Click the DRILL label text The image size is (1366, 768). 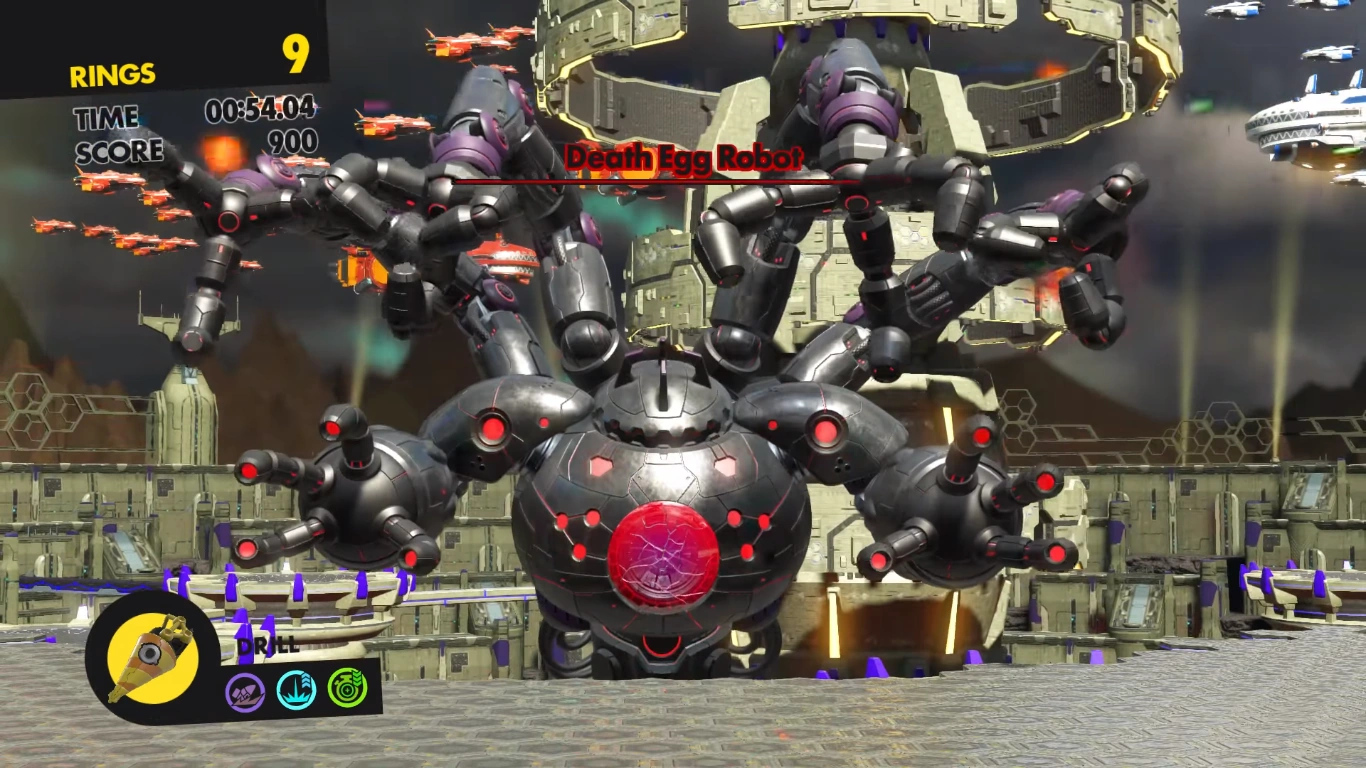pos(266,648)
